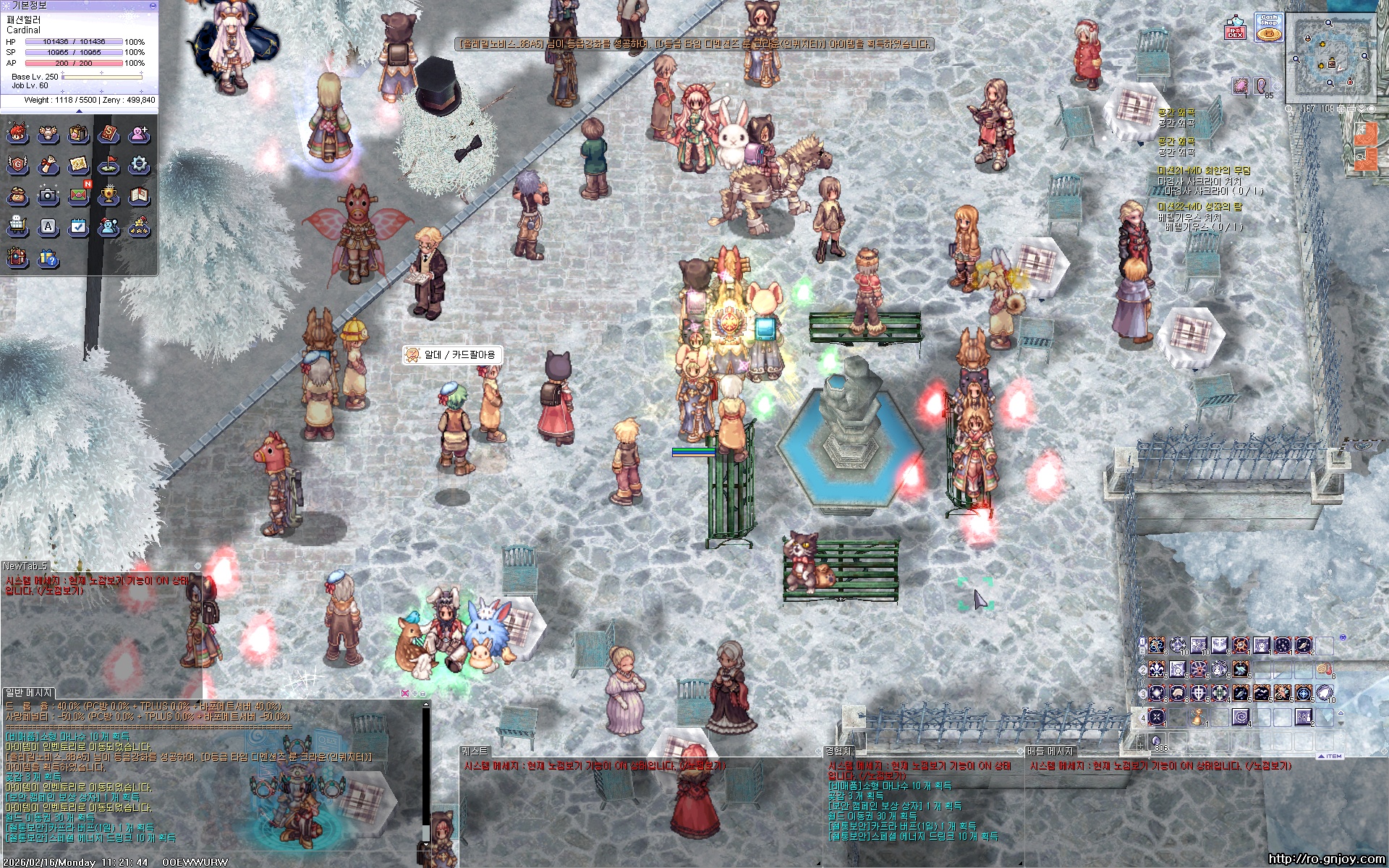This screenshot has height=868, width=1389.
Task: Select the alde card-selling vendor shop sign
Action: click(452, 354)
